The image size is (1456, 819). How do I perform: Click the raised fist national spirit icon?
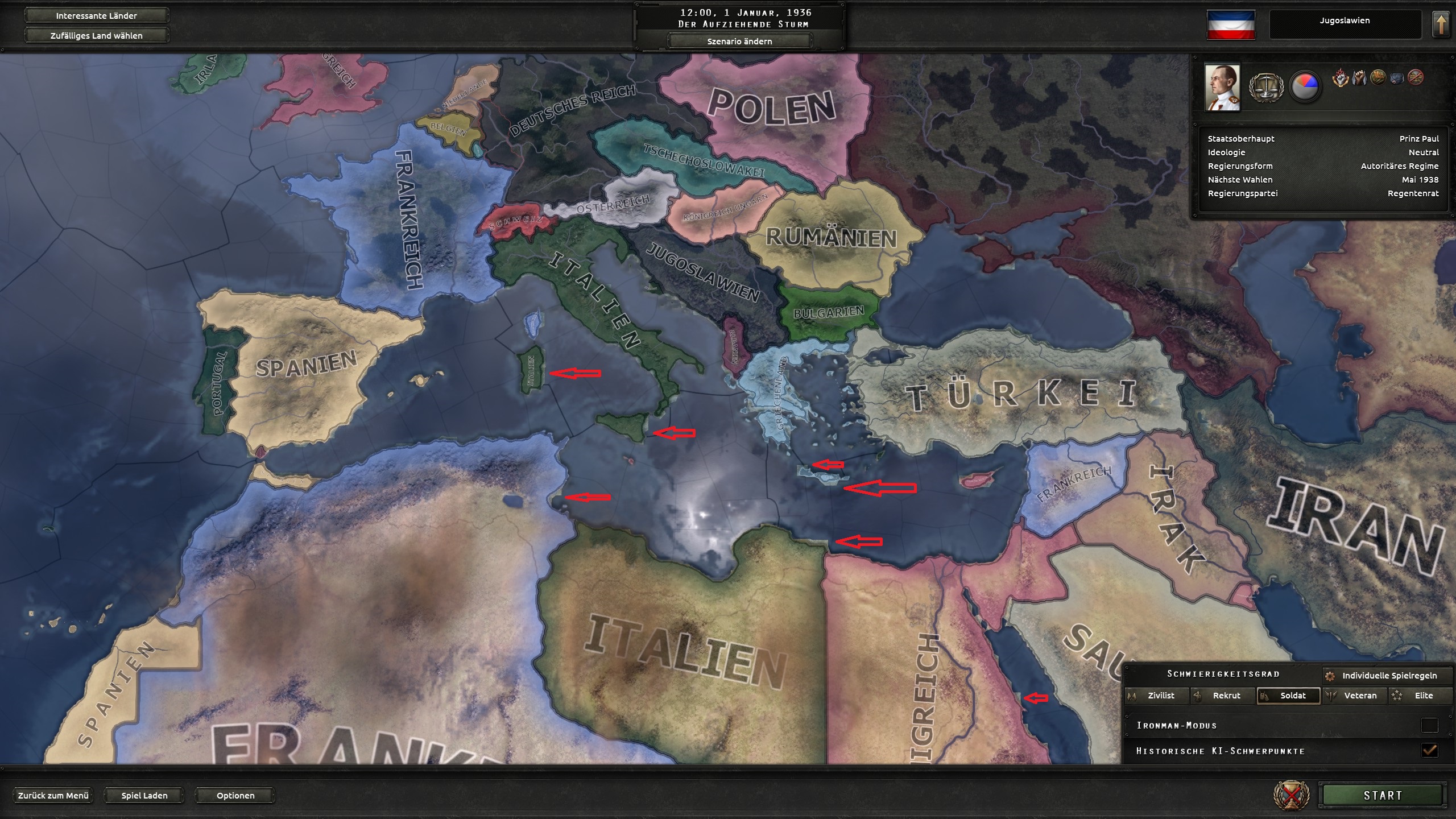pos(1359,78)
